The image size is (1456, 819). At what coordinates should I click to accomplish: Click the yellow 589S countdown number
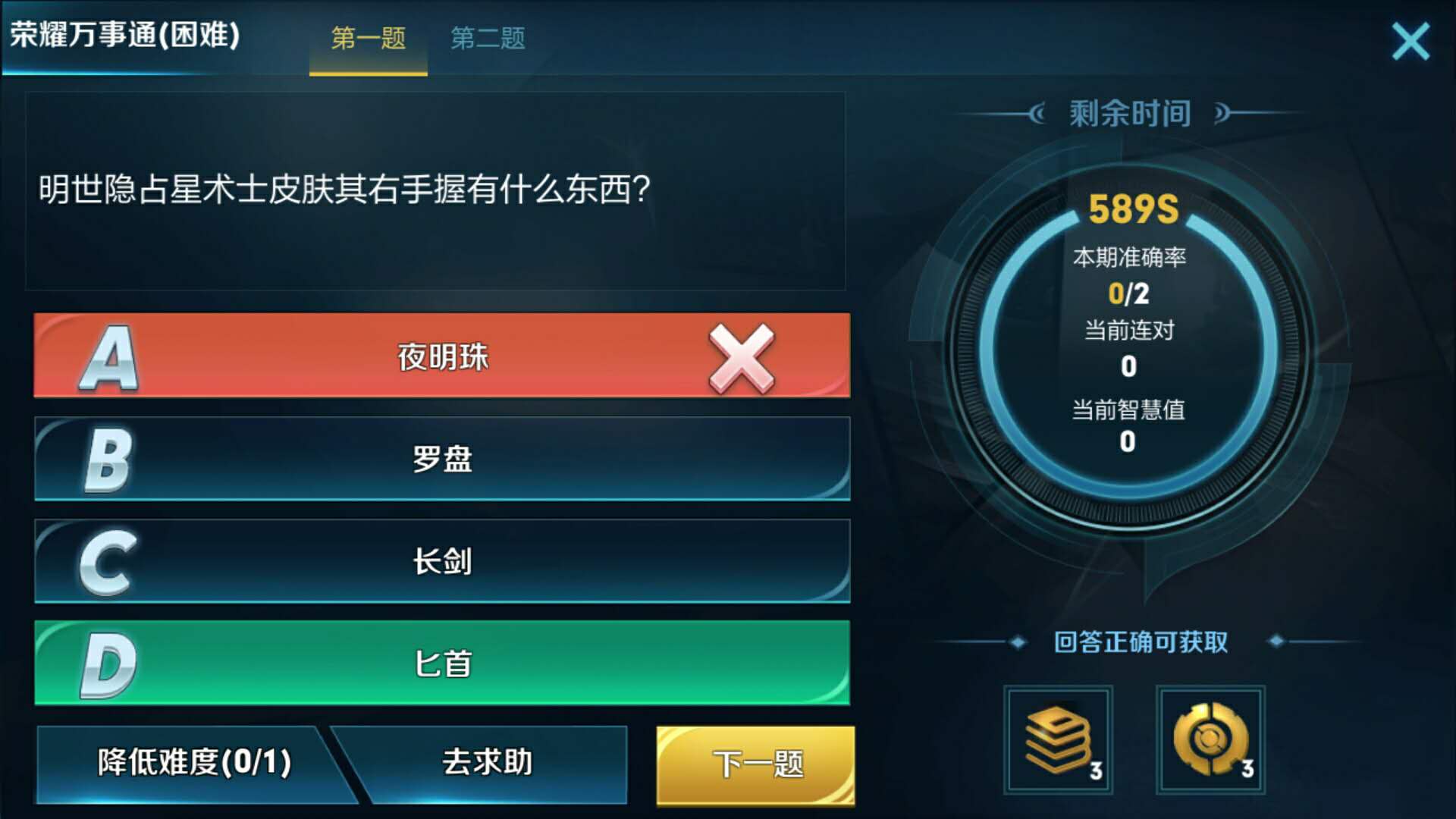click(1130, 209)
